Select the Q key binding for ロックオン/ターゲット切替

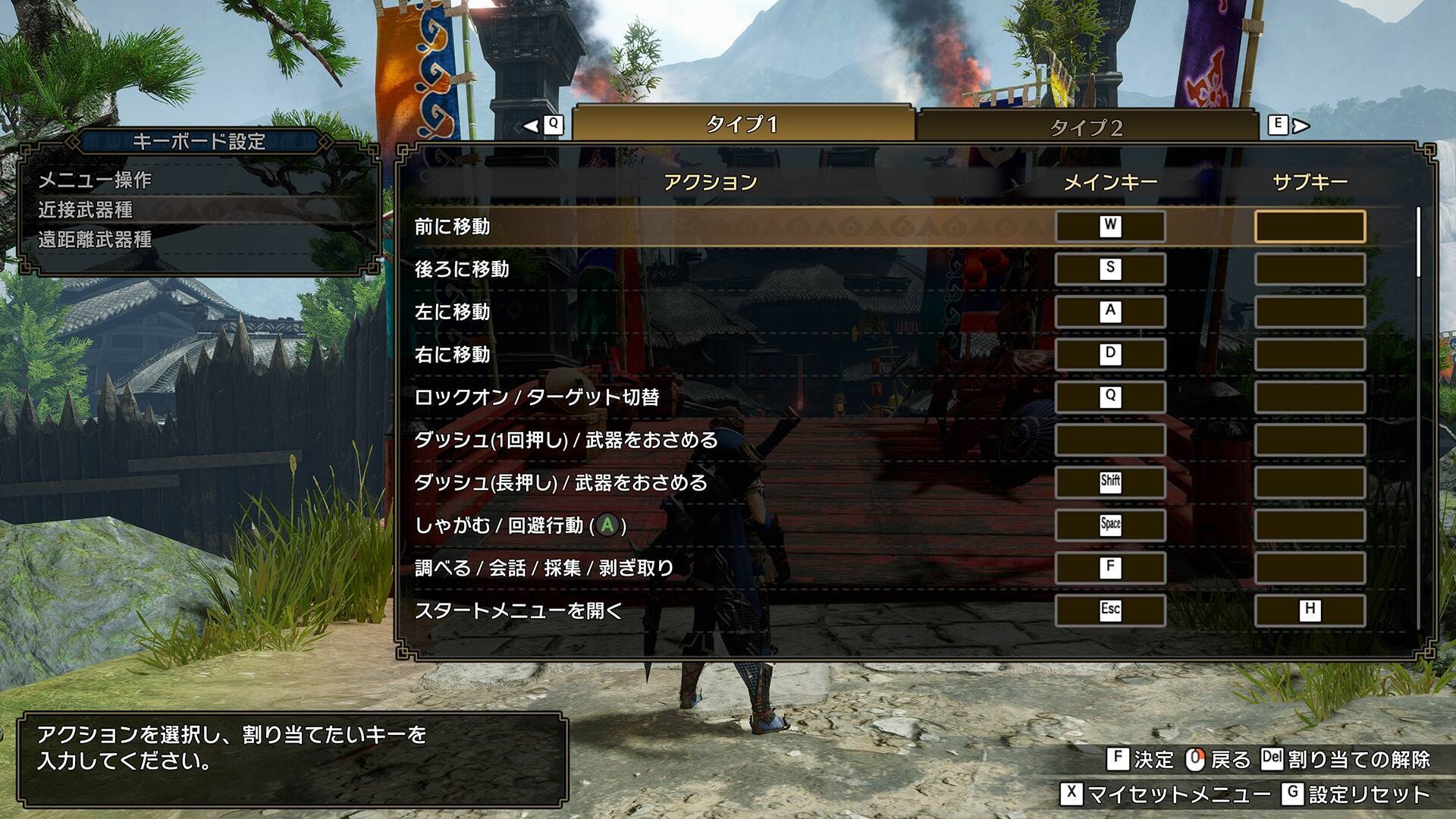pos(1109,397)
